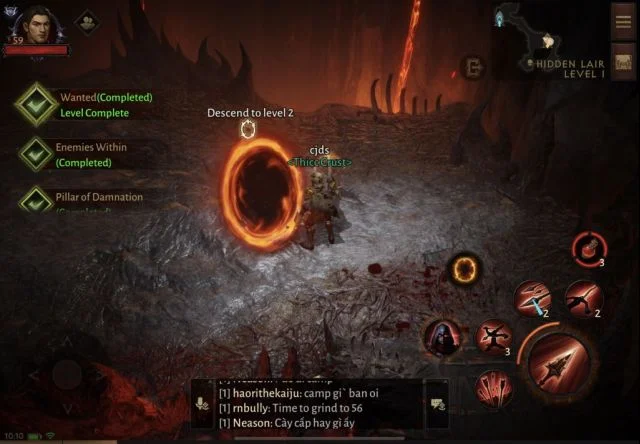Activate the hooded figure skill

point(441,337)
